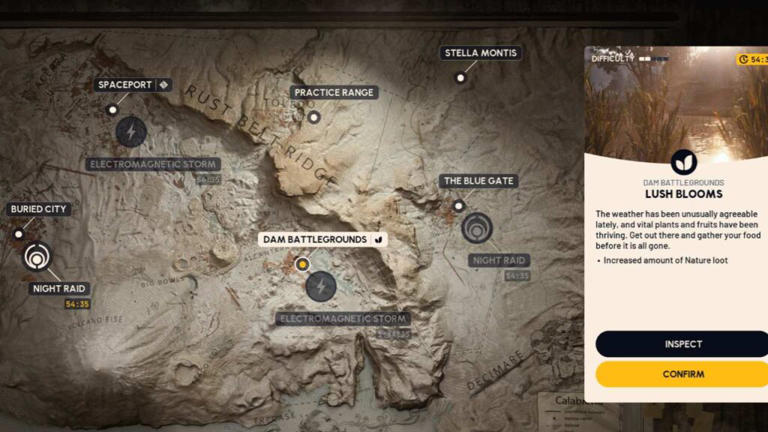
Task: Confirm the Dam Battlegrounds selection
Action: click(683, 374)
